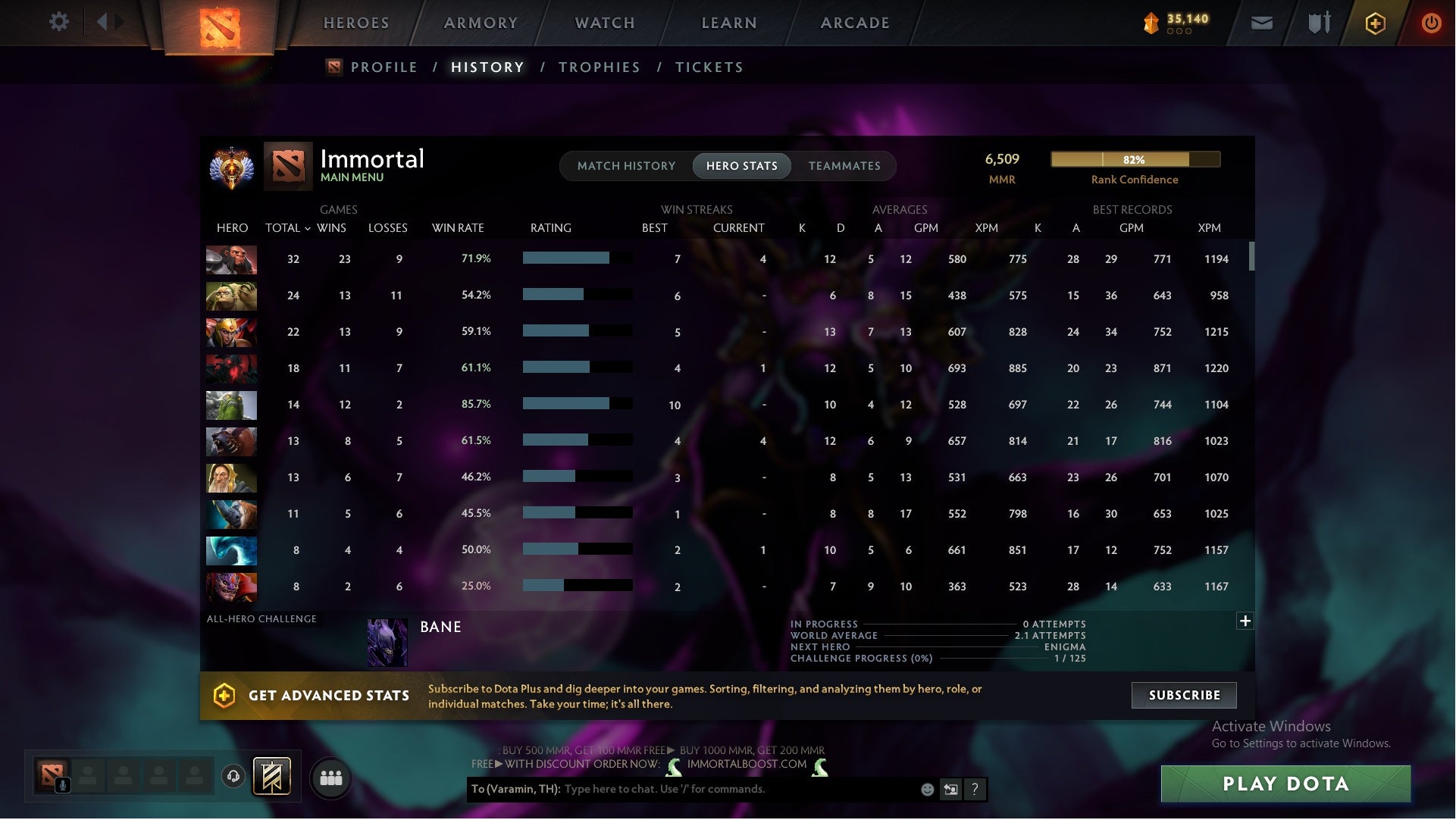Toggle voice chat with the headset icon
This screenshot has width=1456, height=820.
tap(232, 776)
